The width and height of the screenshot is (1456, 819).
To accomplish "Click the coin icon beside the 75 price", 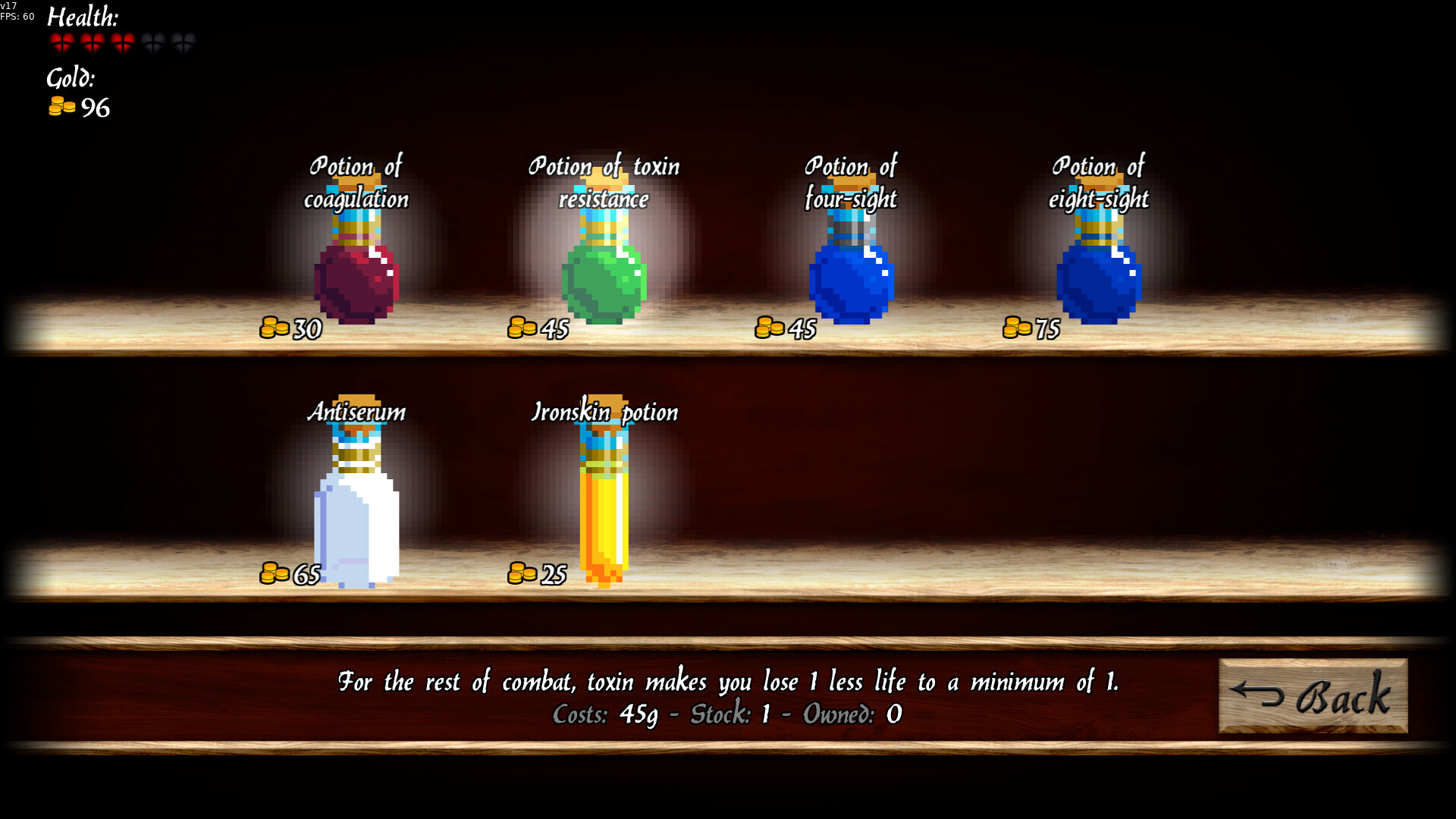I will [1016, 328].
